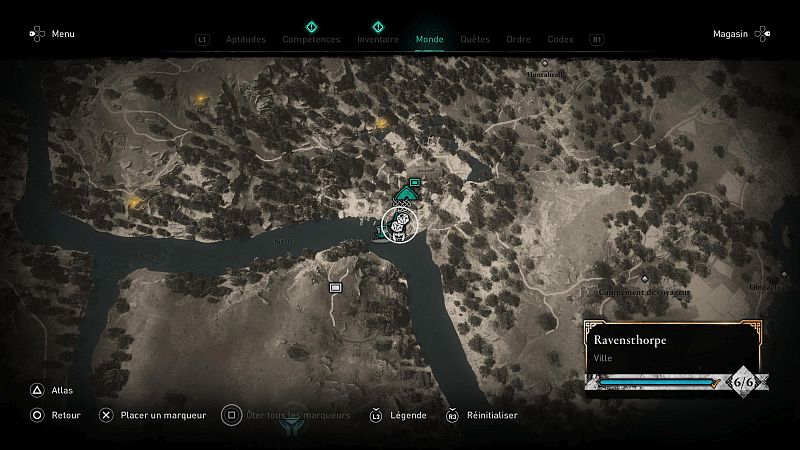Switch to the Aptitudes tab

[x=246, y=40]
